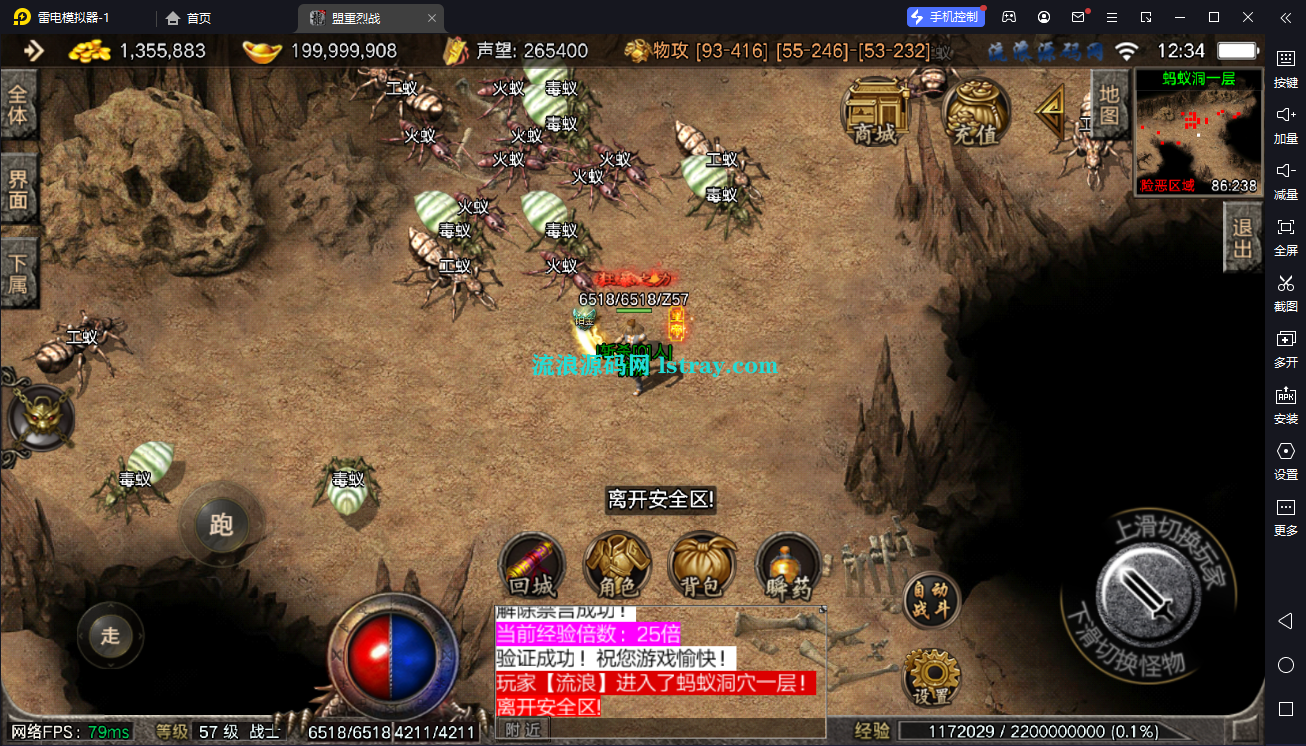Open the 背包 backpack
Screen dimensions: 1306x746
(x=703, y=565)
